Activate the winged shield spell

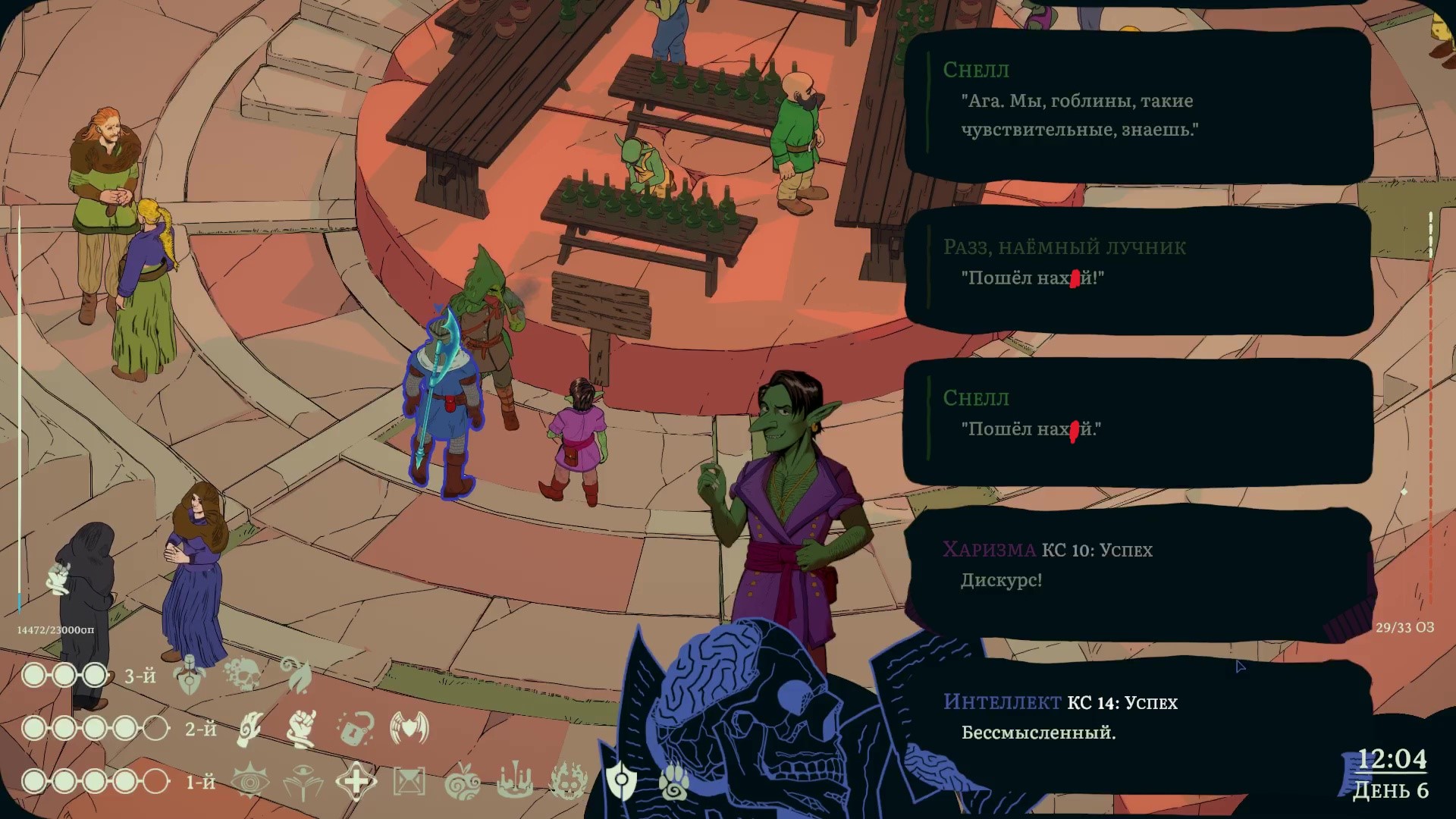pos(409,729)
